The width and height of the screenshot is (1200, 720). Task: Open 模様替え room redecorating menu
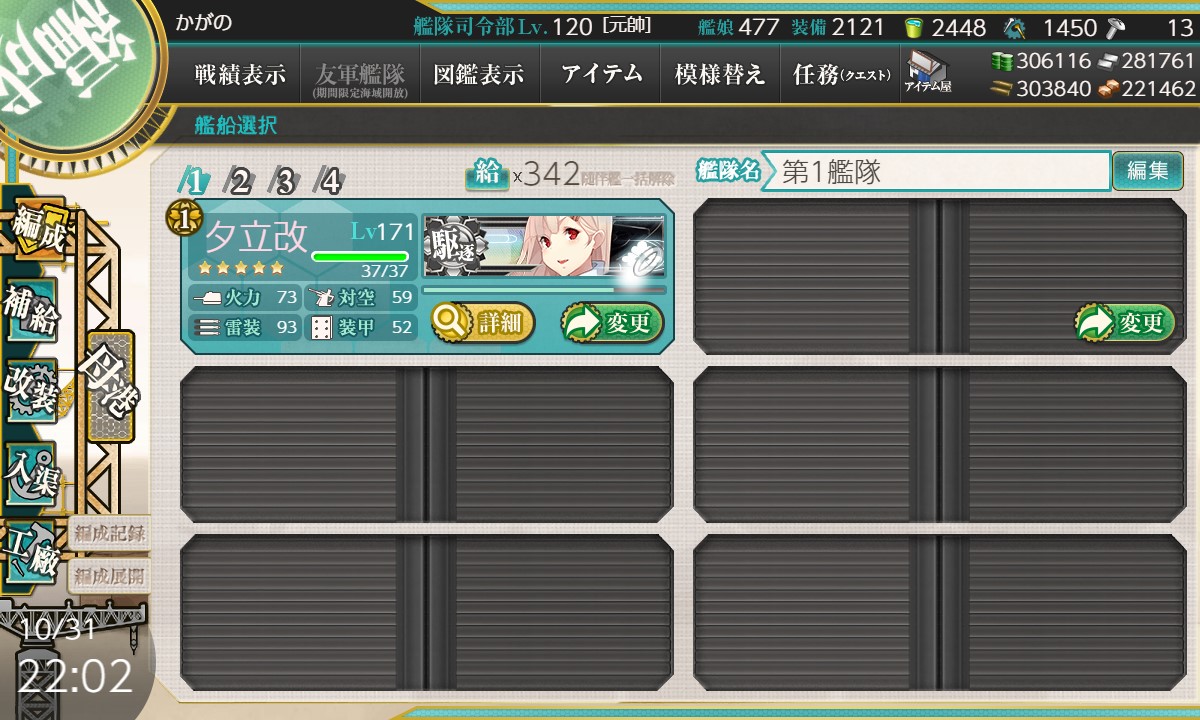coord(720,75)
